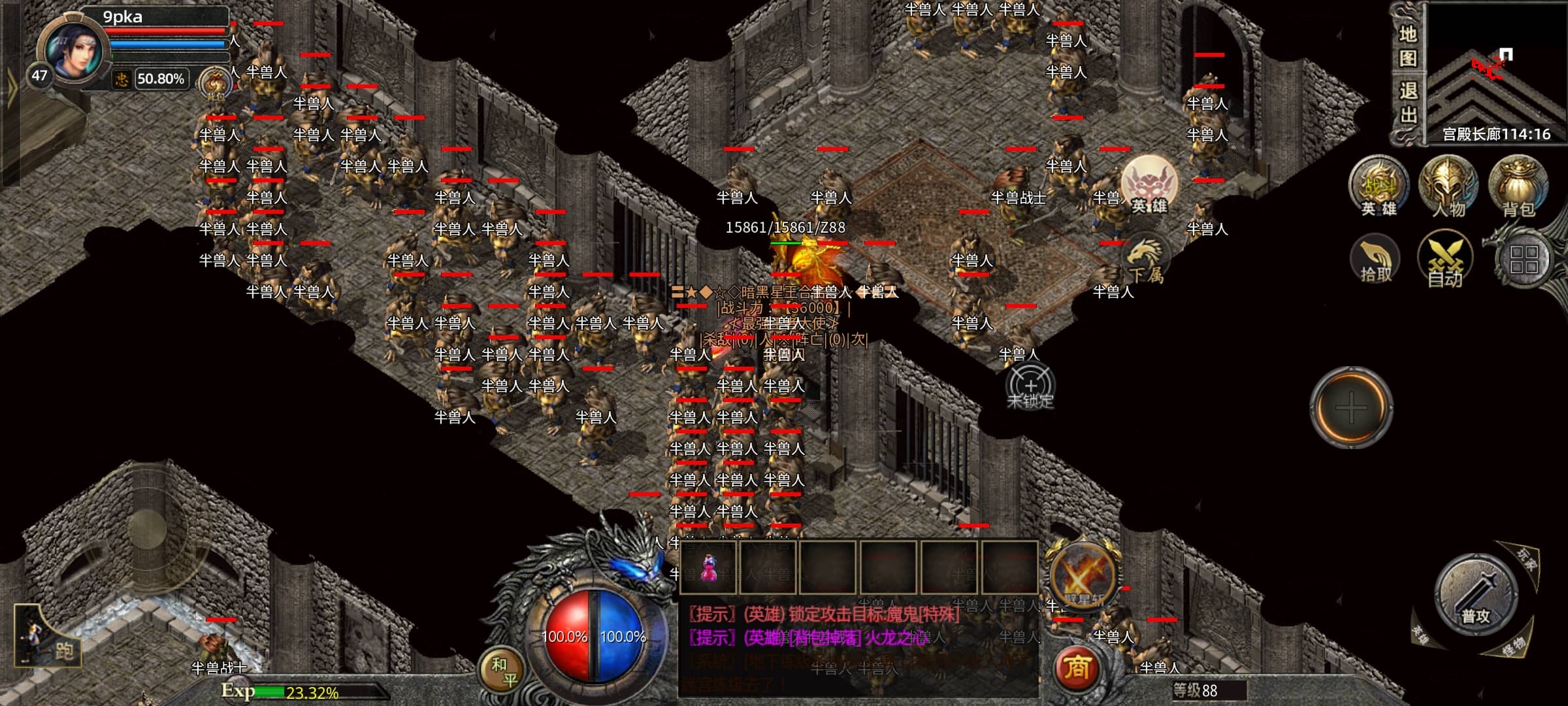The width and height of the screenshot is (1568, 706).
Task: Open the 战斗 英雄 hero menu icon
Action: coord(1379,186)
